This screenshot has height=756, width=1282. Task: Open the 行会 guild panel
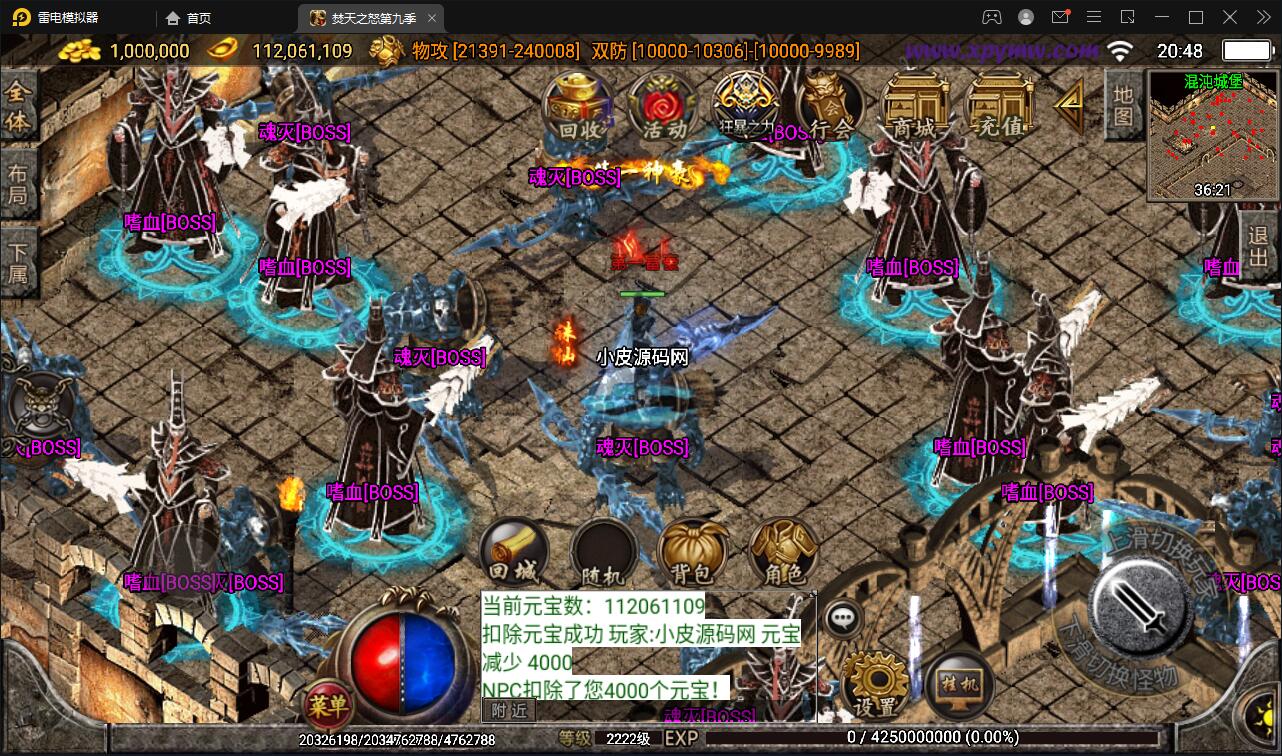click(x=830, y=107)
